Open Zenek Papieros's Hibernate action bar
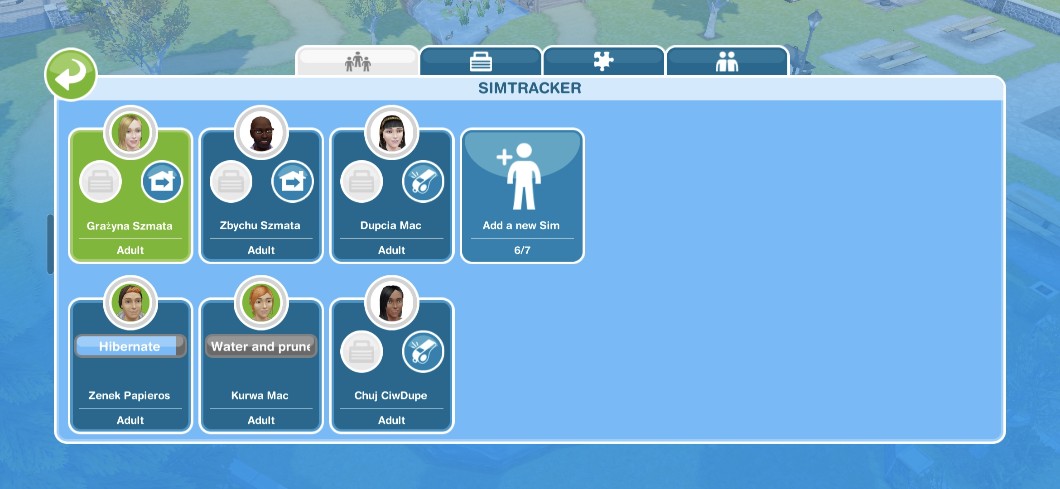 tap(130, 346)
